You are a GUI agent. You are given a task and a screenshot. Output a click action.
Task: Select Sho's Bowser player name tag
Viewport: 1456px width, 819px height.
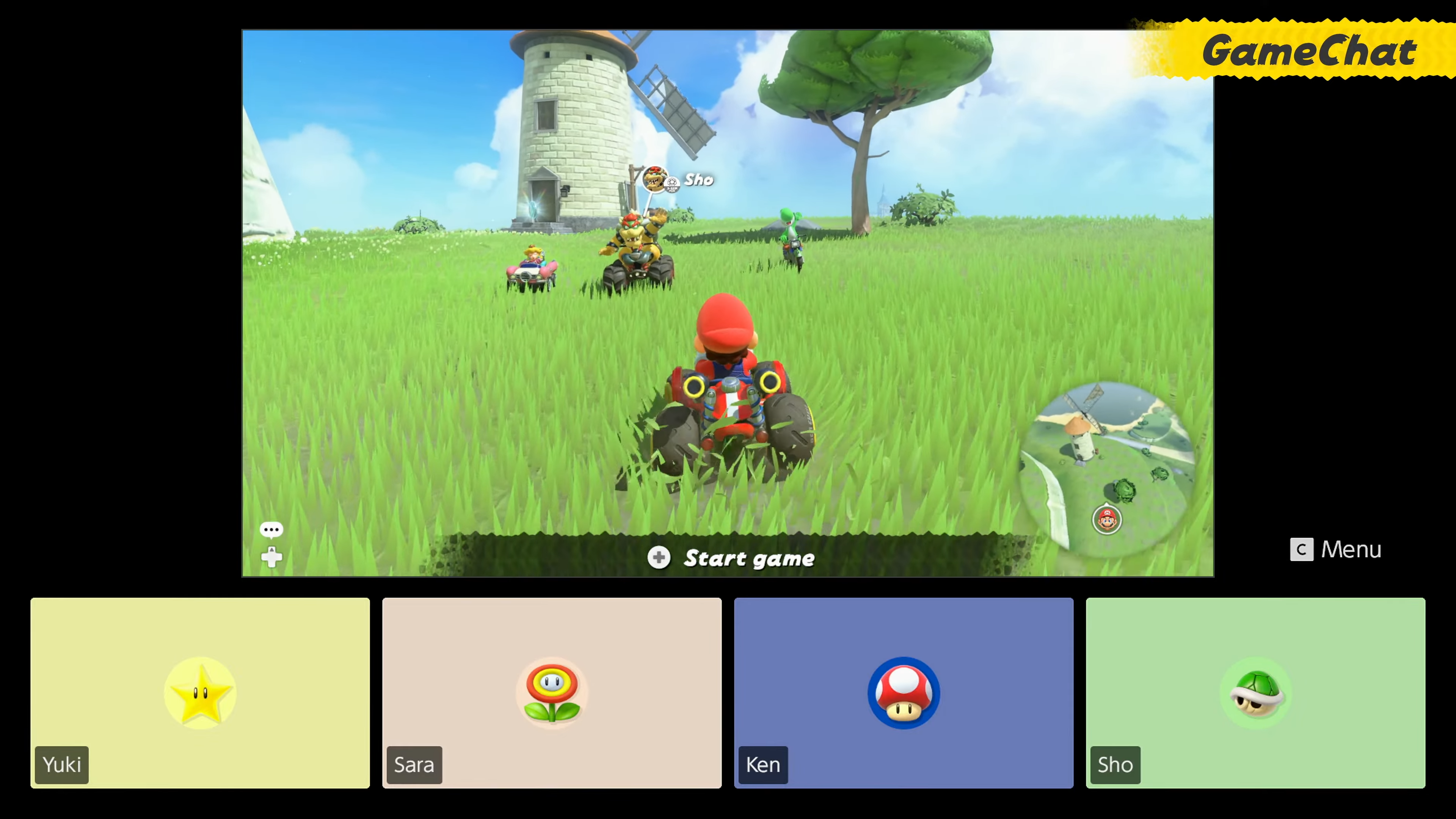coord(678,180)
